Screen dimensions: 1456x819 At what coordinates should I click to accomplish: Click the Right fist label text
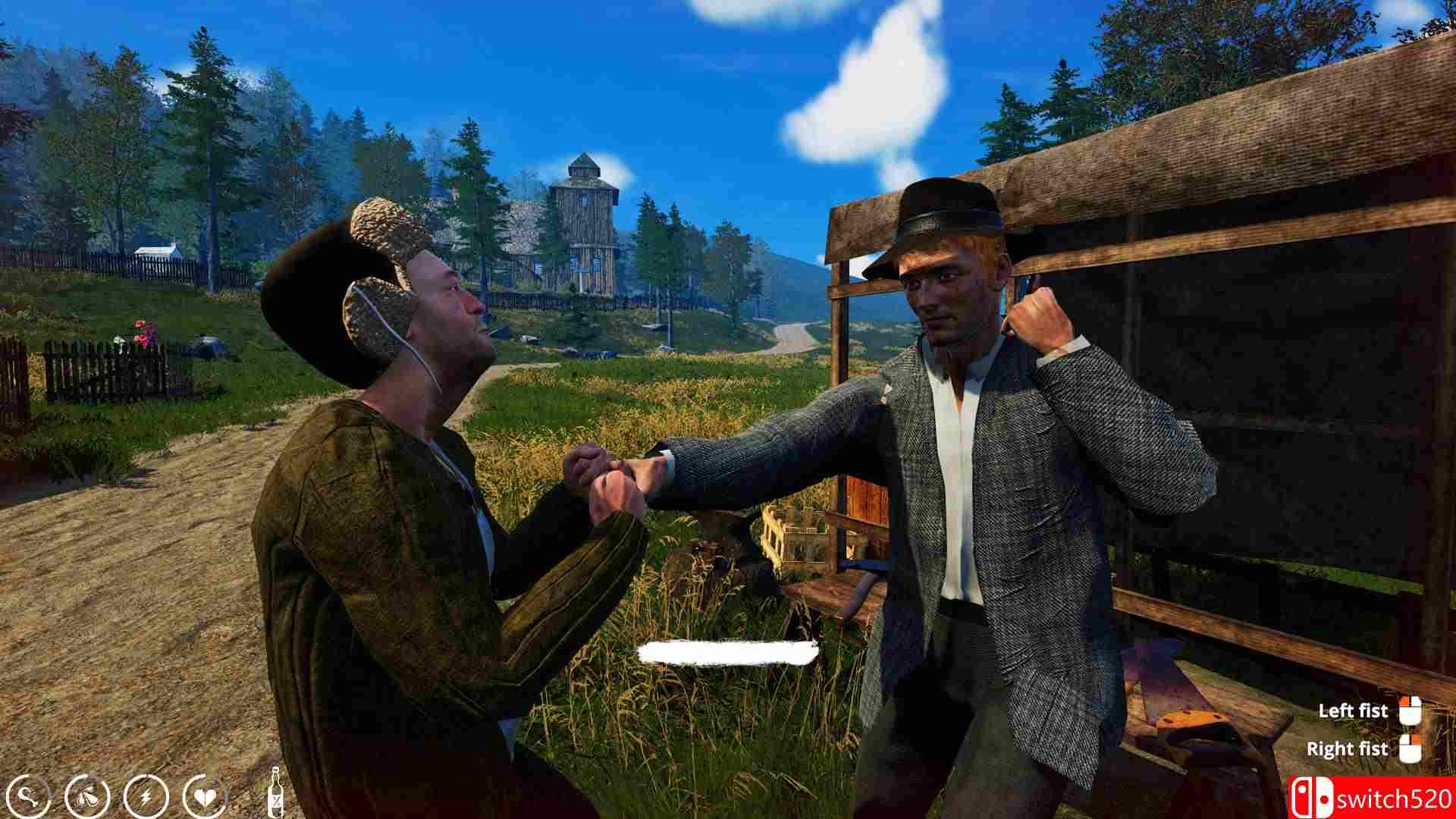click(1349, 748)
